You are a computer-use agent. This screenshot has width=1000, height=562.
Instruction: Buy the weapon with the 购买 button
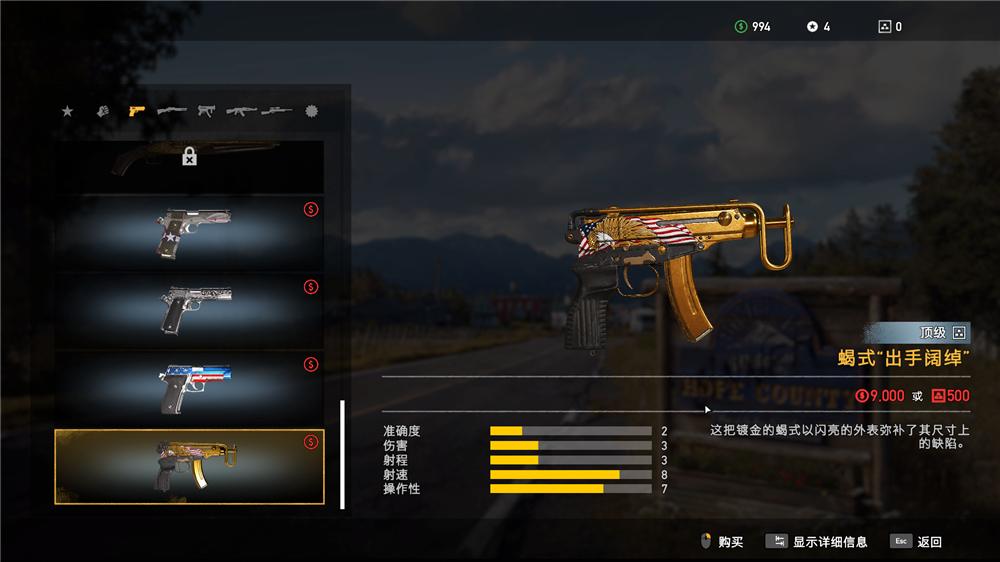pyautogui.click(x=722, y=542)
